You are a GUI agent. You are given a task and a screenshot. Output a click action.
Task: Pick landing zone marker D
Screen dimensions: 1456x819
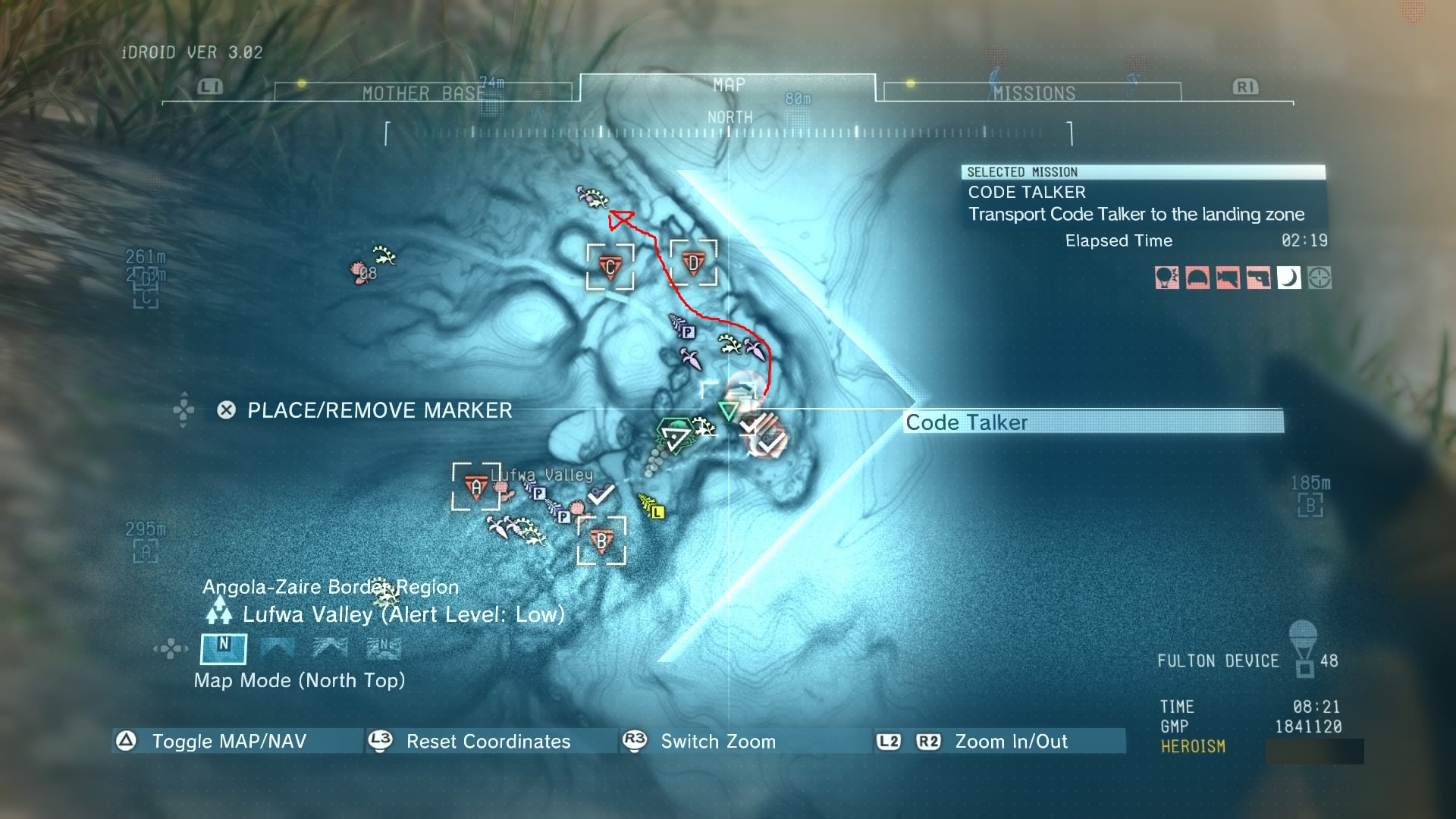[693, 263]
